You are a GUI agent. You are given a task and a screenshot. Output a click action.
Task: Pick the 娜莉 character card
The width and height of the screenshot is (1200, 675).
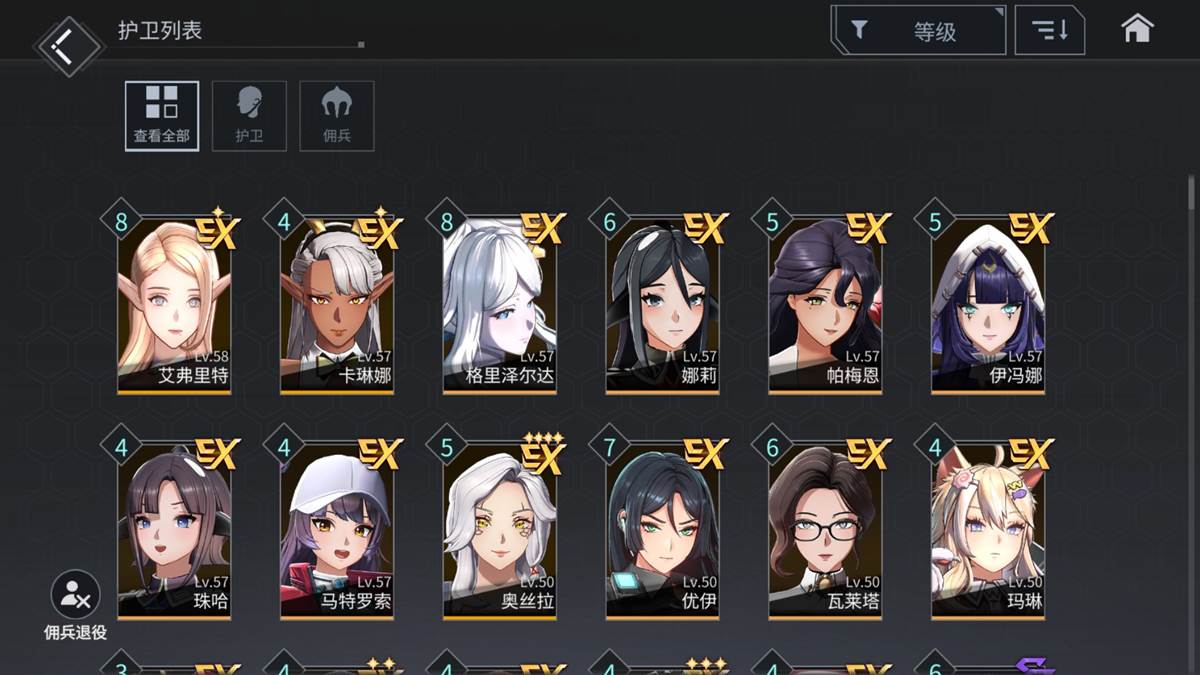(x=662, y=303)
